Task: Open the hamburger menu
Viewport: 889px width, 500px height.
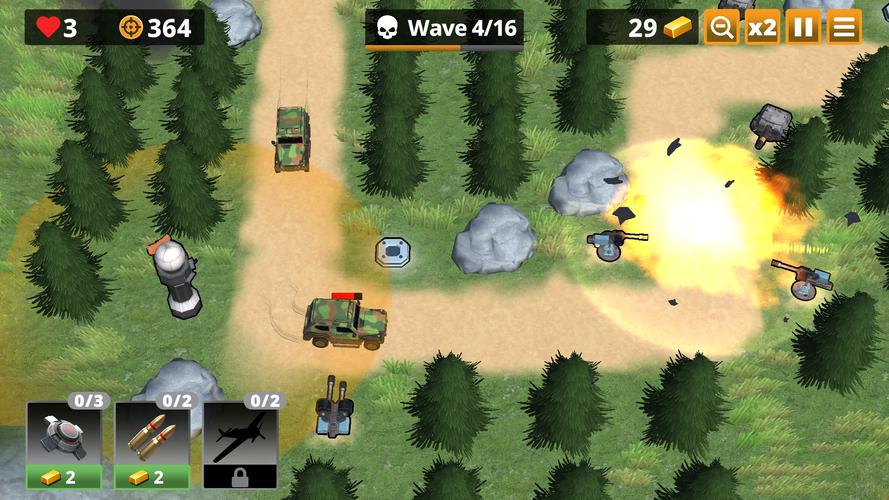Action: (844, 28)
